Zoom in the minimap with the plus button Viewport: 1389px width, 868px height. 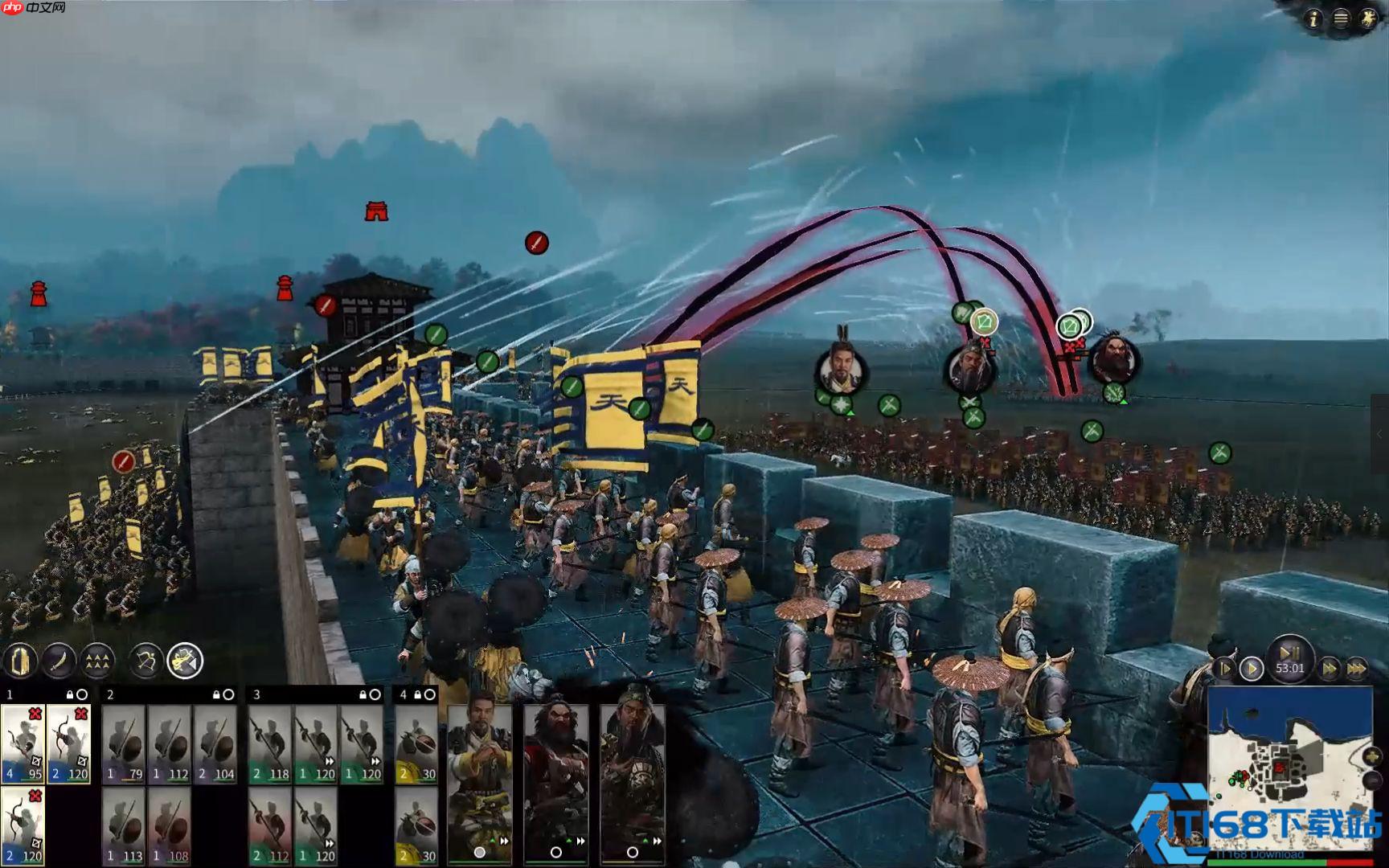tap(1373, 756)
